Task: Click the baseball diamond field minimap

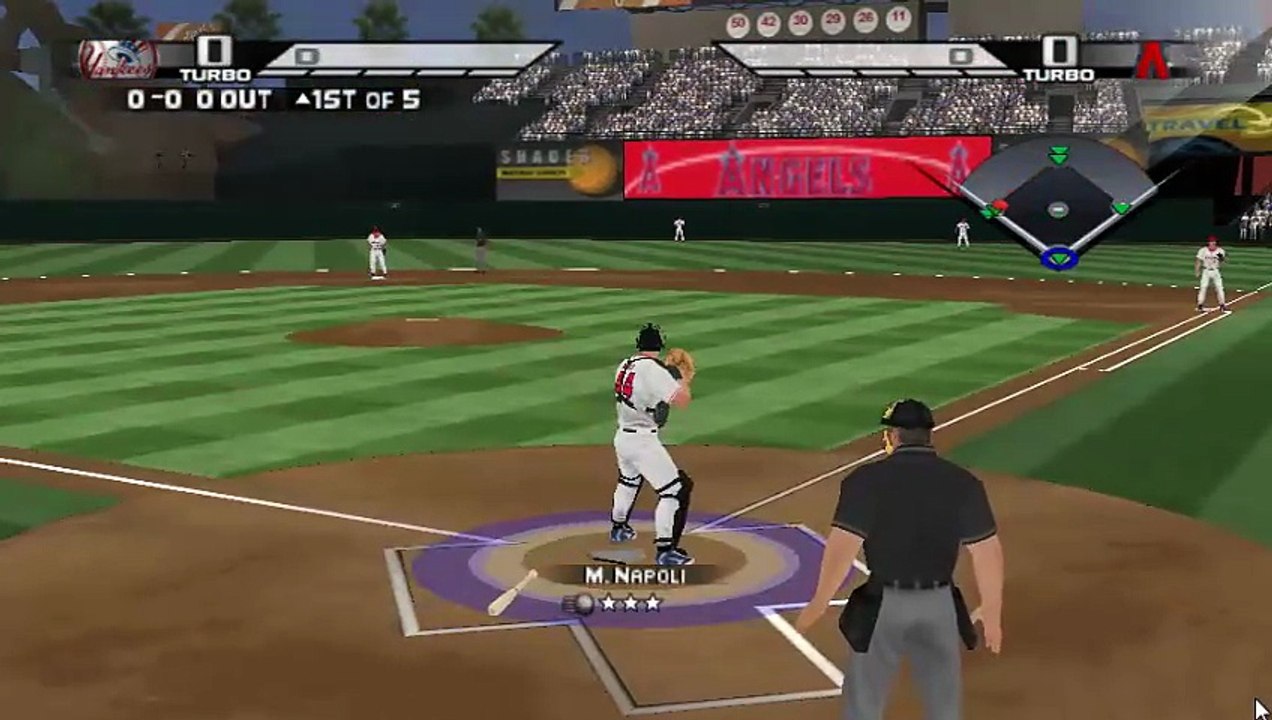Action: tap(1058, 205)
